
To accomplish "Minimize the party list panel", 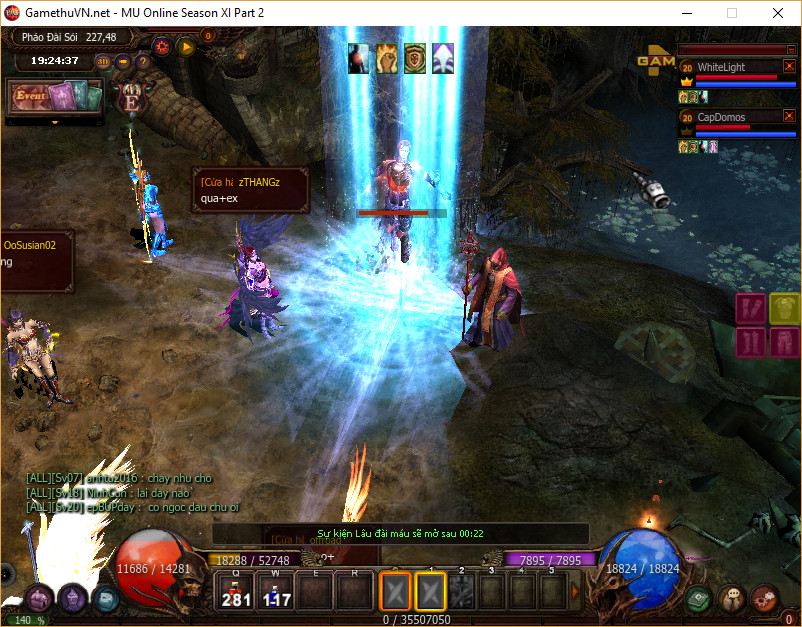I will (790, 49).
